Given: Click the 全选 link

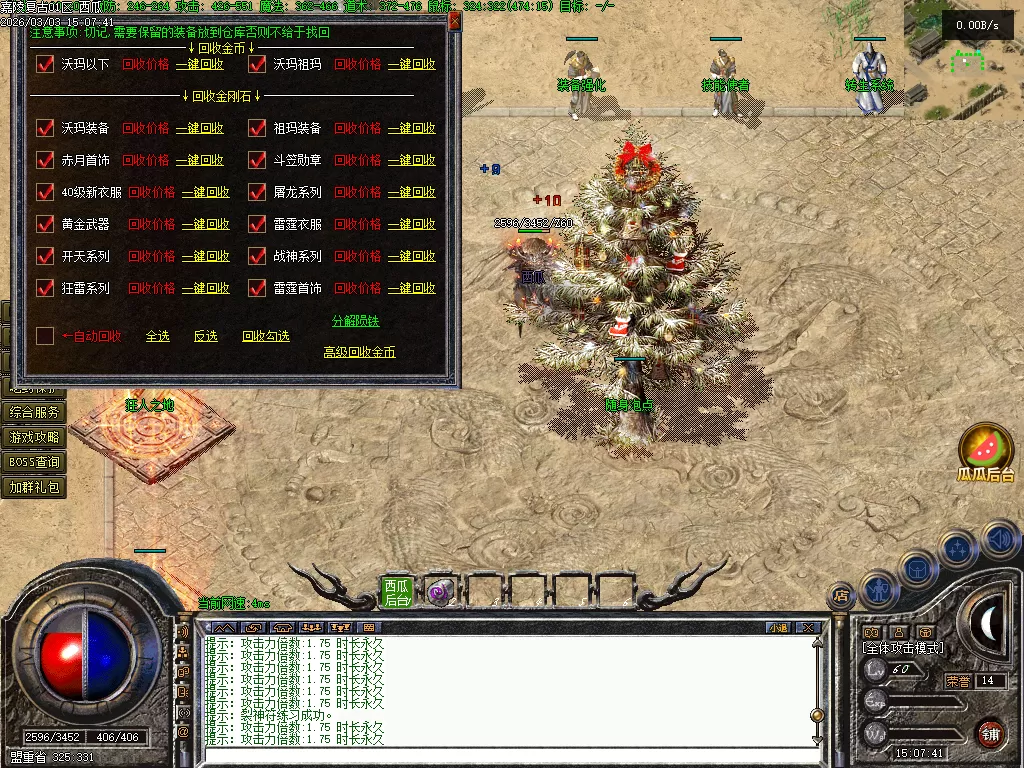Looking at the screenshot, I should (x=157, y=336).
